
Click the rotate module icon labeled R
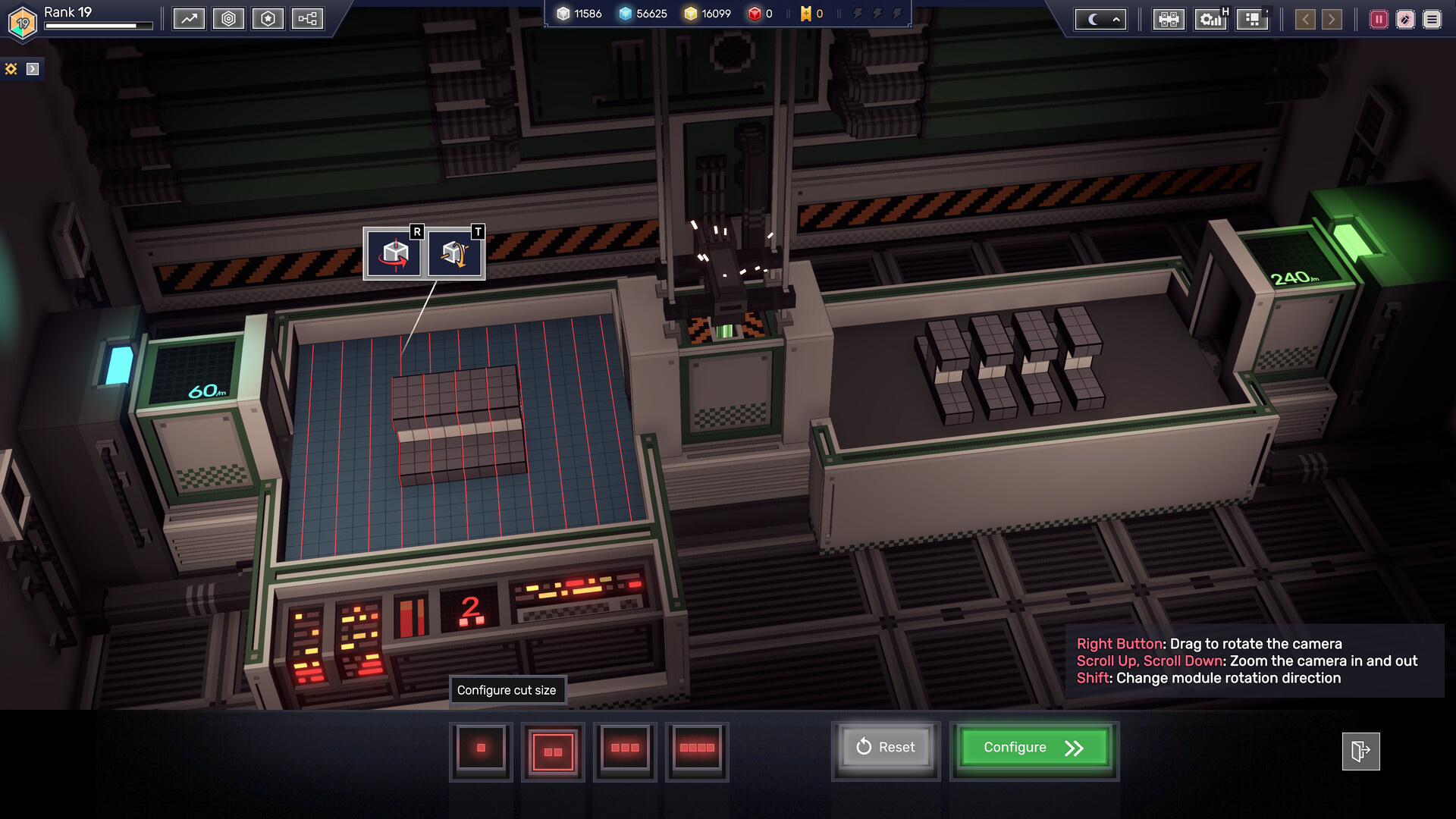[393, 252]
